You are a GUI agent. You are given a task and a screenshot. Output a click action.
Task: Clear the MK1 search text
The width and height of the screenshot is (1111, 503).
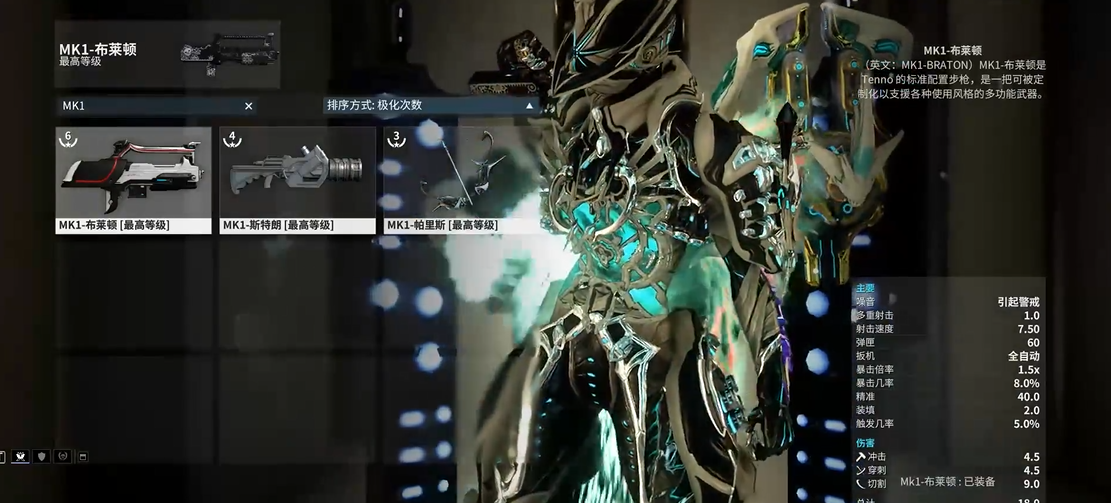tap(249, 106)
